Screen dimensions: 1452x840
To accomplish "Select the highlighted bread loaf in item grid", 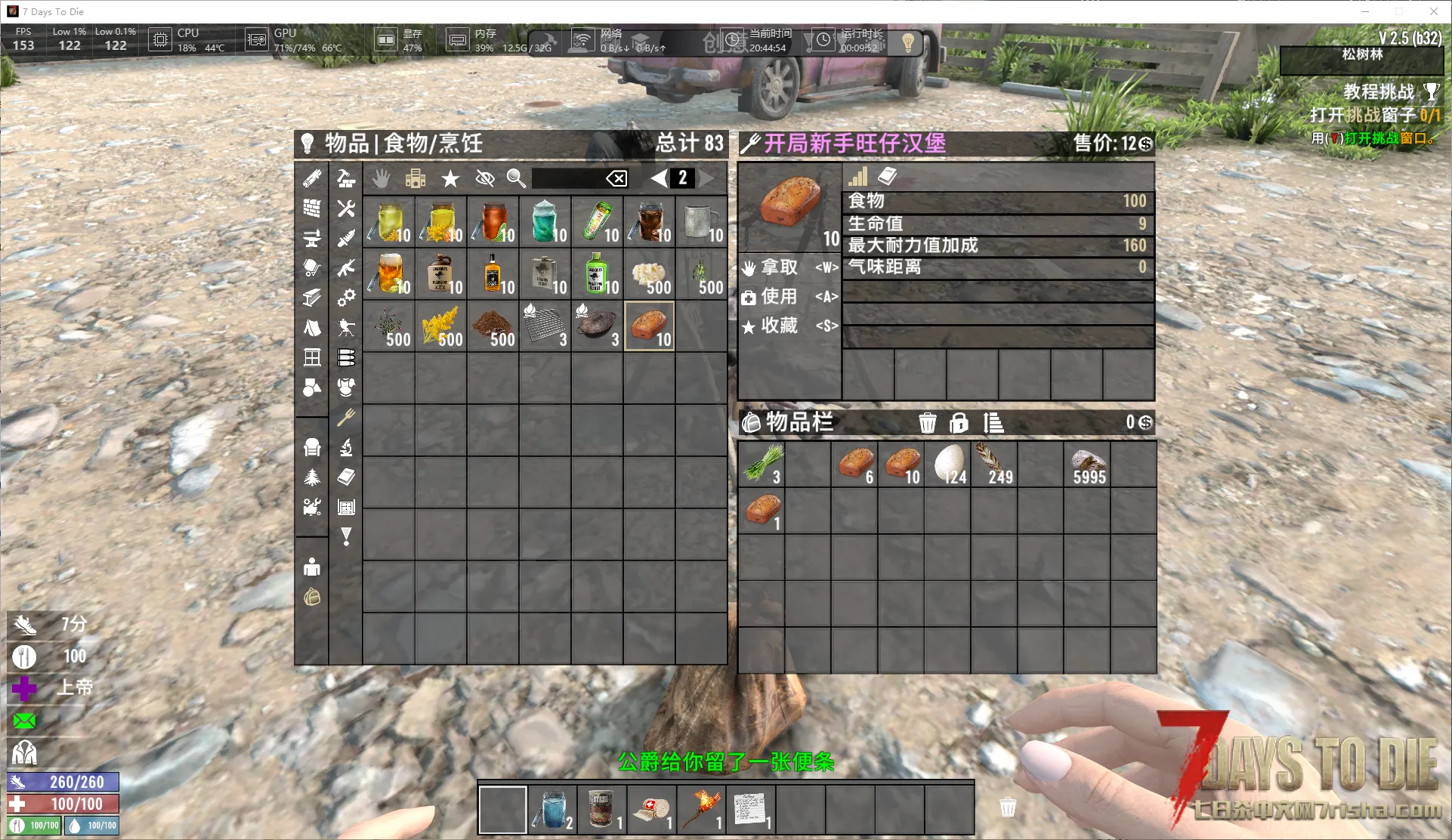I will click(x=649, y=326).
